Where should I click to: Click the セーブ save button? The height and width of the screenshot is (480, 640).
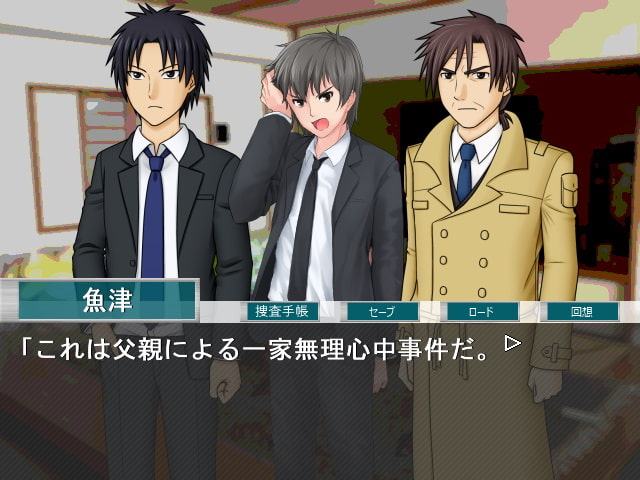pyautogui.click(x=382, y=311)
